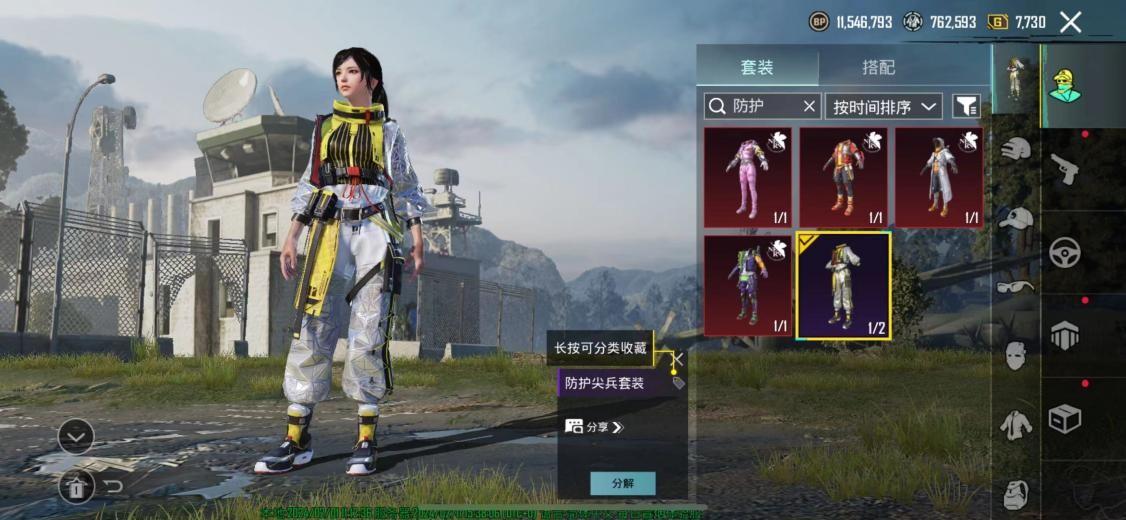Screen dimensions: 1126x520
Task: Collapse the panel with the down-arrow button
Action: pos(76,436)
